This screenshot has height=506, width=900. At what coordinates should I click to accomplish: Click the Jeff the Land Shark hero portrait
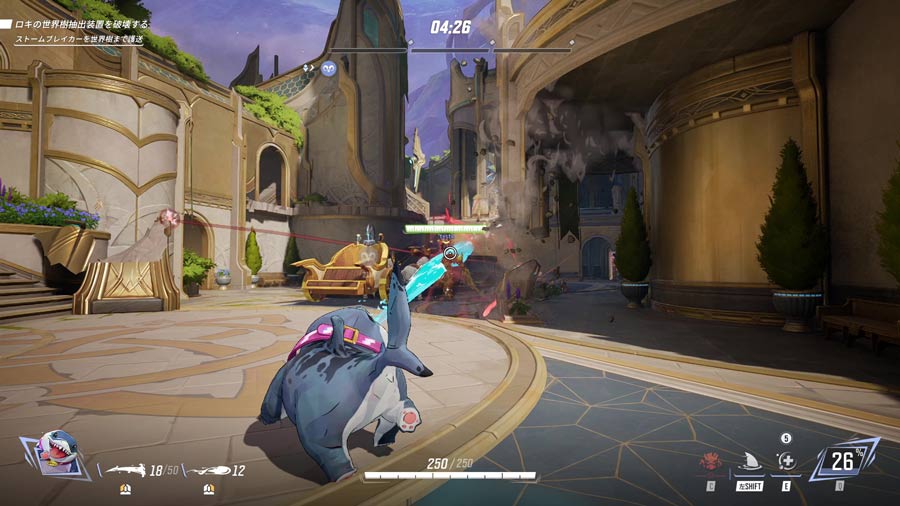pyautogui.click(x=56, y=455)
